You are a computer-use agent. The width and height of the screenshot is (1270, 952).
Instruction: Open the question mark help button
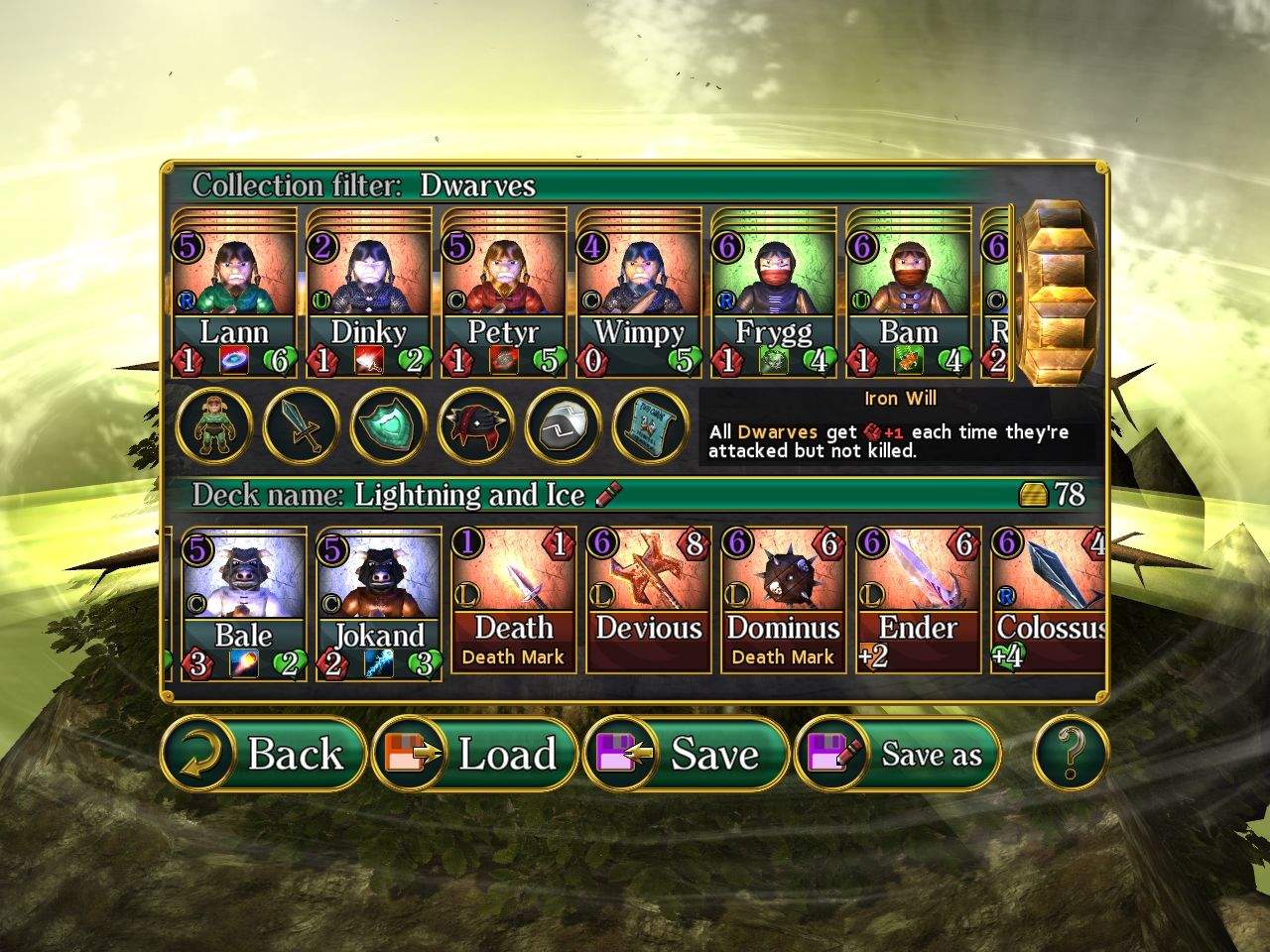click(1070, 754)
